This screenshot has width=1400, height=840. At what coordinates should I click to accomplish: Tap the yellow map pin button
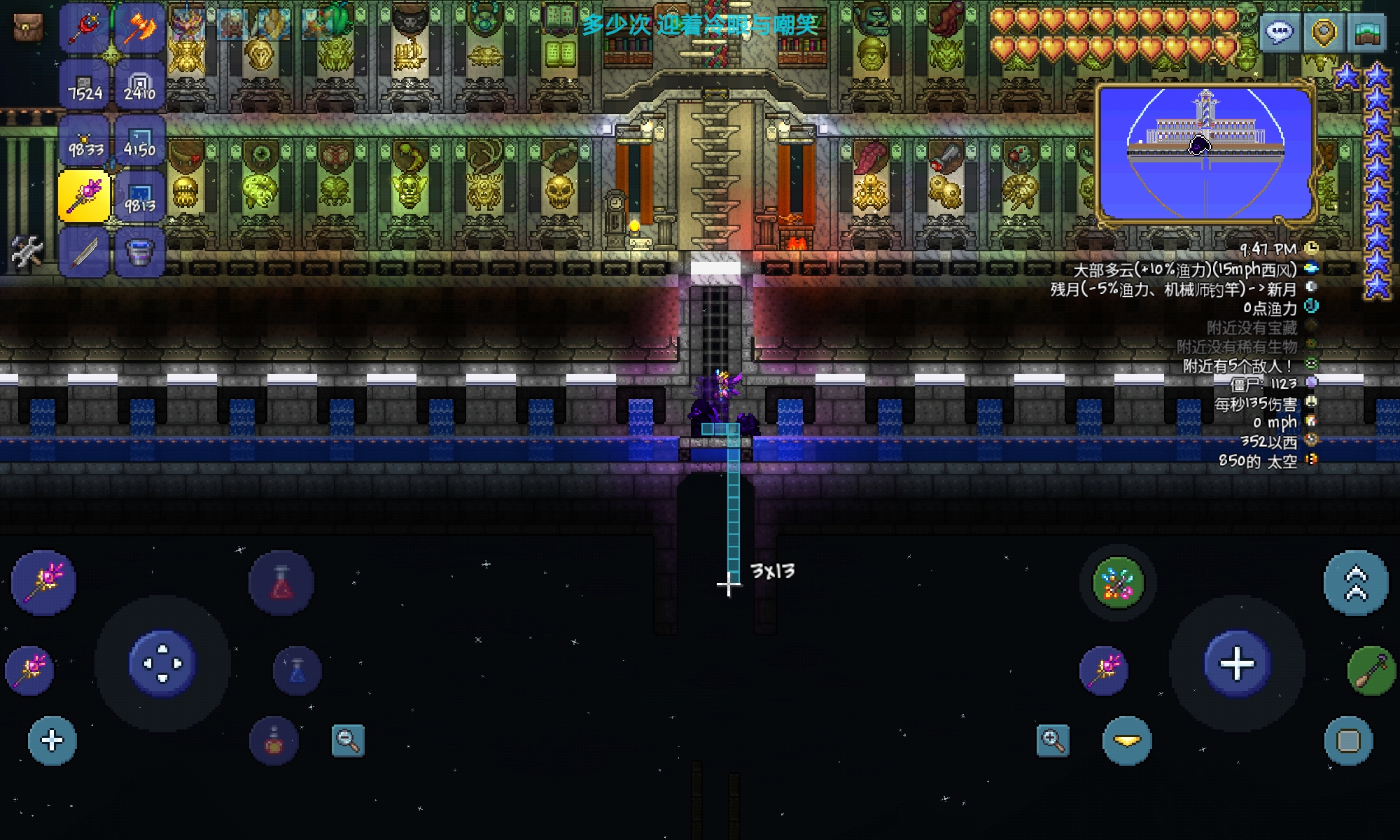click(x=1324, y=32)
